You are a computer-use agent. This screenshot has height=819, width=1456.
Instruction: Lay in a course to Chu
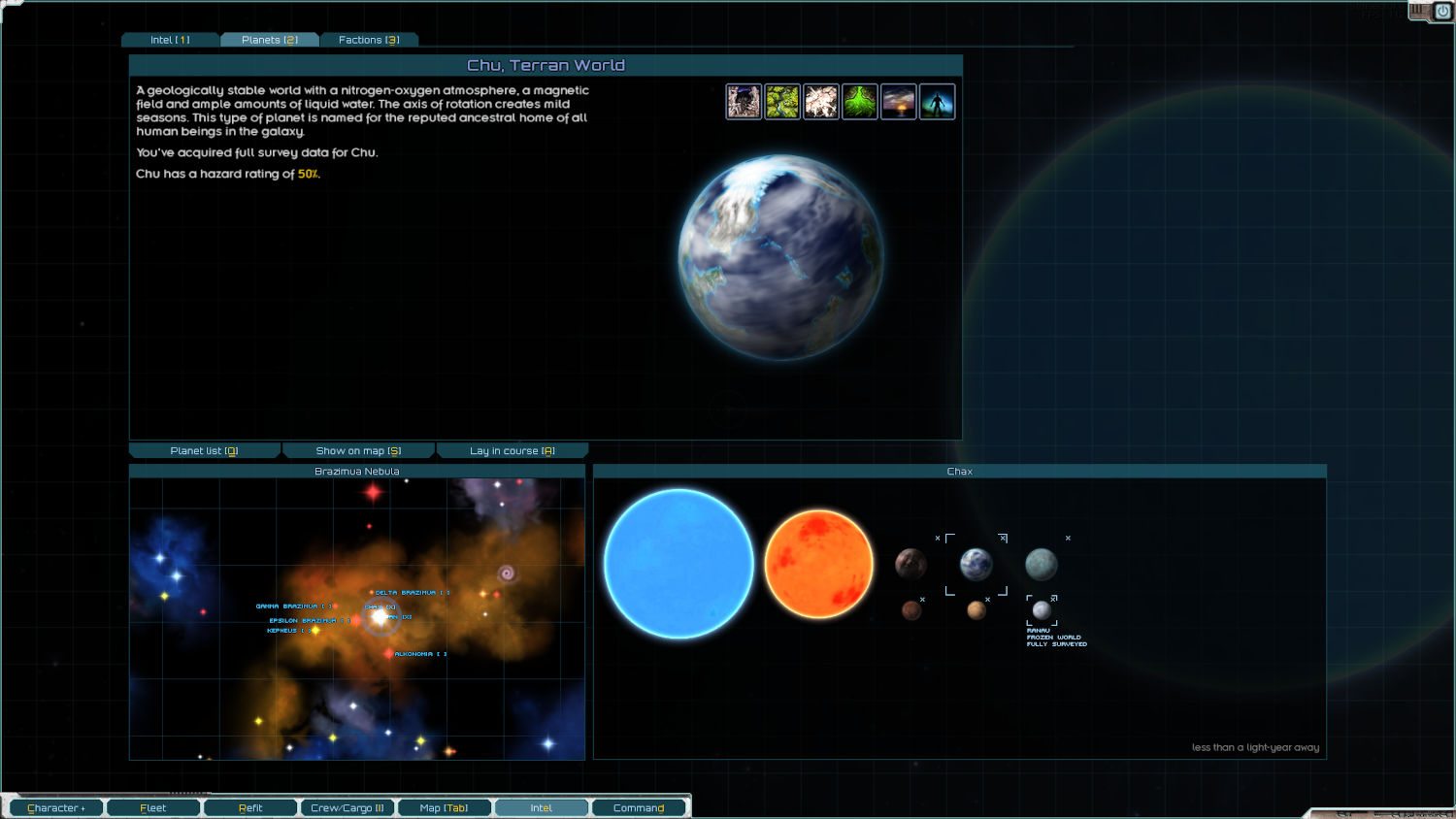click(512, 450)
